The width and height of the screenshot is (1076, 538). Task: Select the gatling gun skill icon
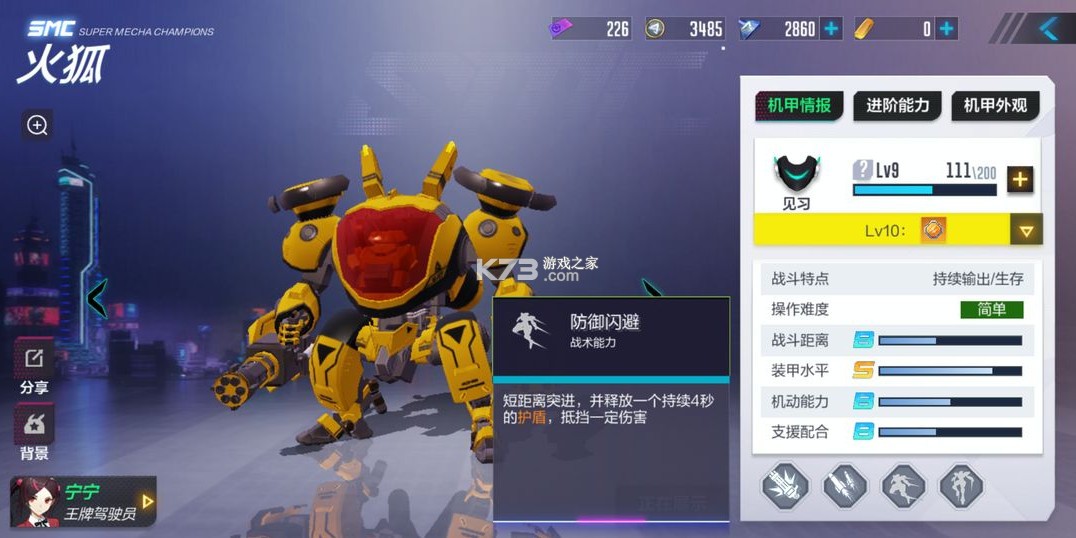point(785,487)
